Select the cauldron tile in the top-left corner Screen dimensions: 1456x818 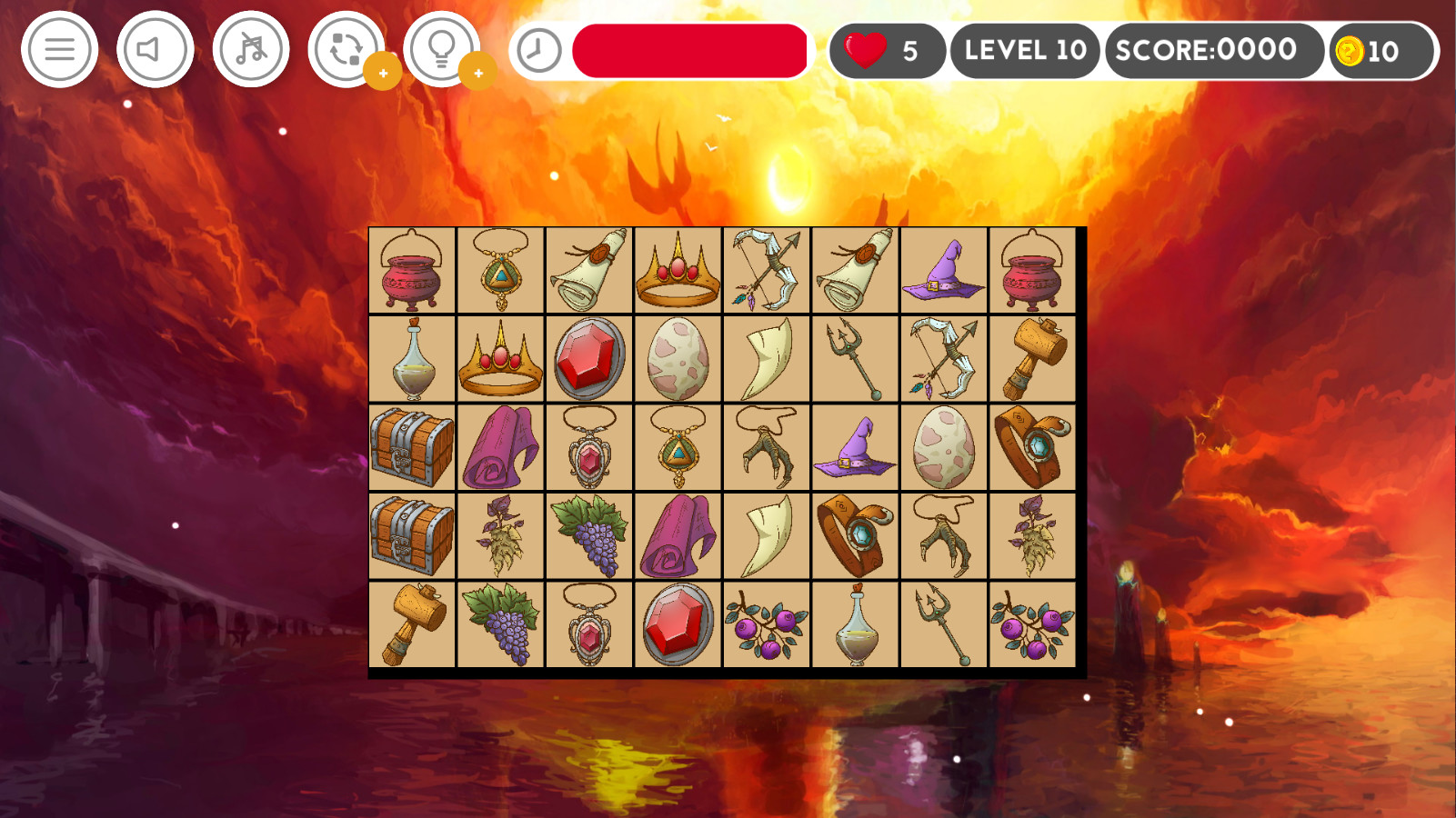(x=412, y=270)
